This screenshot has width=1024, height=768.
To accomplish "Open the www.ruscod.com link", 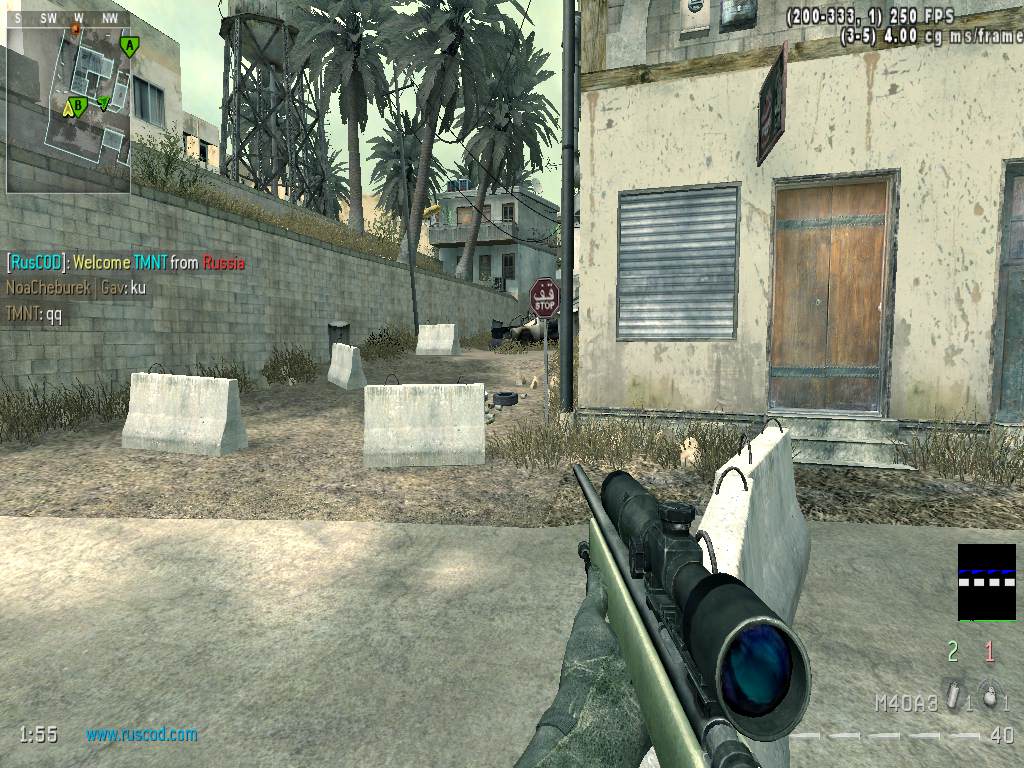I will pos(141,734).
